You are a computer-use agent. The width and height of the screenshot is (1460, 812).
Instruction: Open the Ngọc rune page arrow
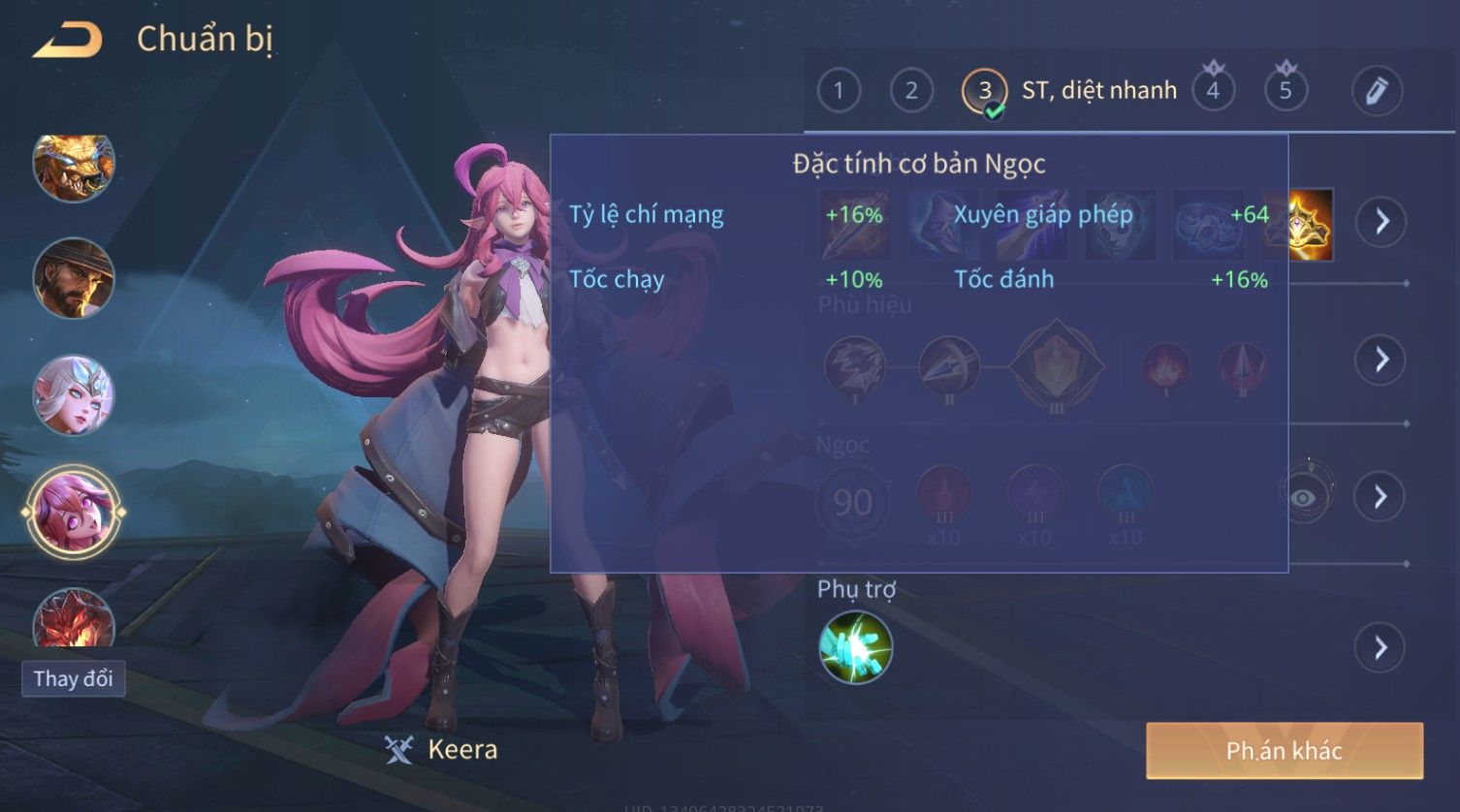(x=1381, y=497)
